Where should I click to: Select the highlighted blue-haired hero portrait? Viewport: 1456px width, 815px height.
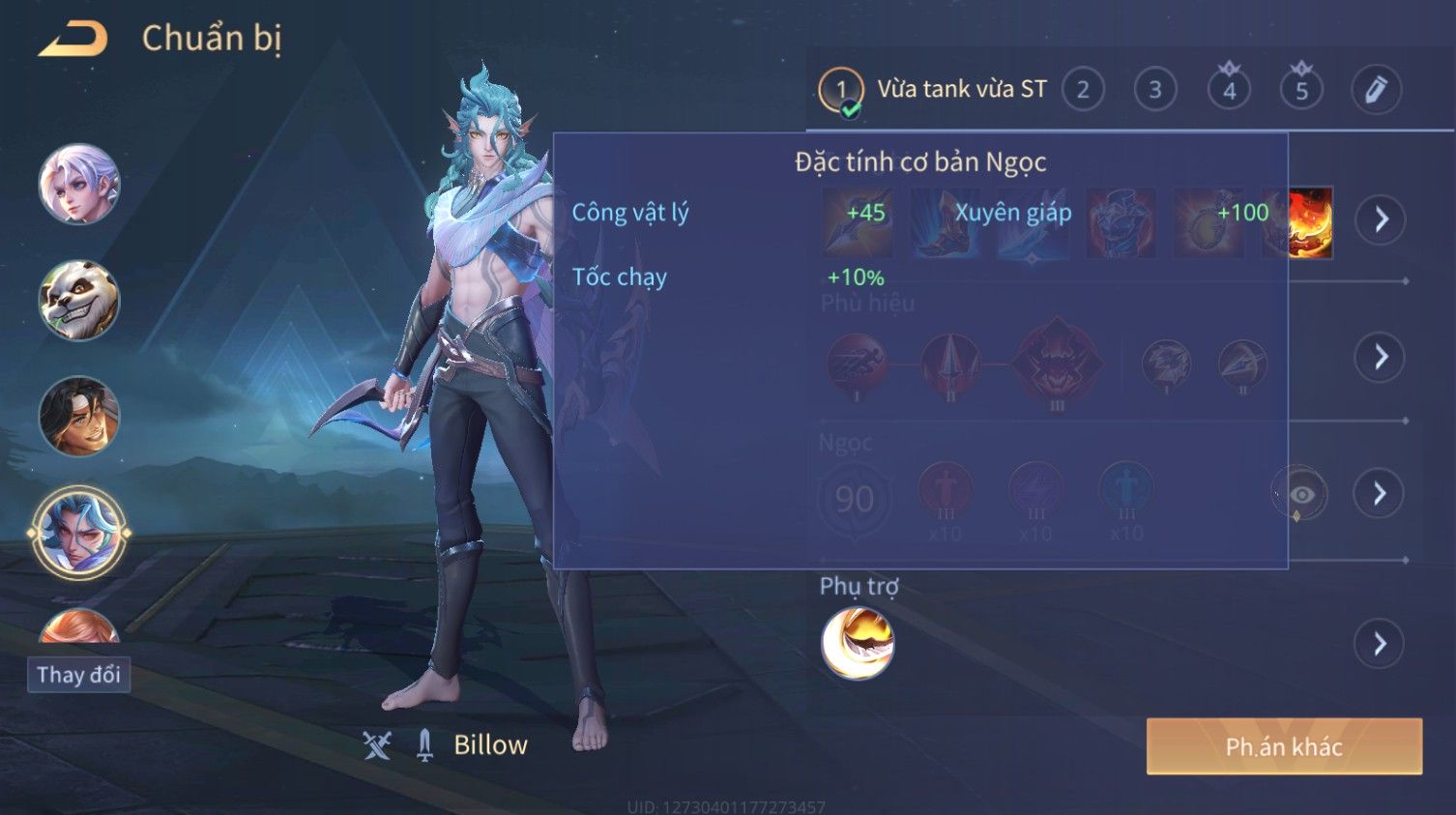[79, 533]
